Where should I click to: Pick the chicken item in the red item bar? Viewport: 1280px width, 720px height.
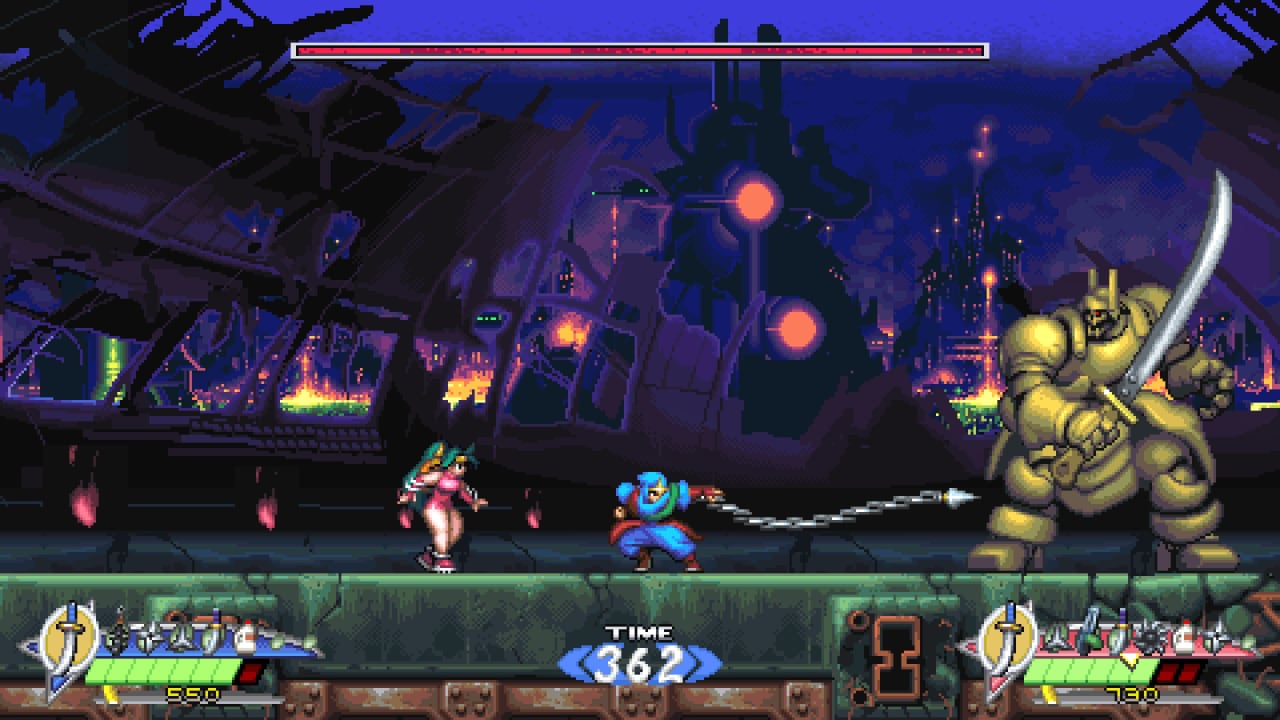tap(1185, 639)
